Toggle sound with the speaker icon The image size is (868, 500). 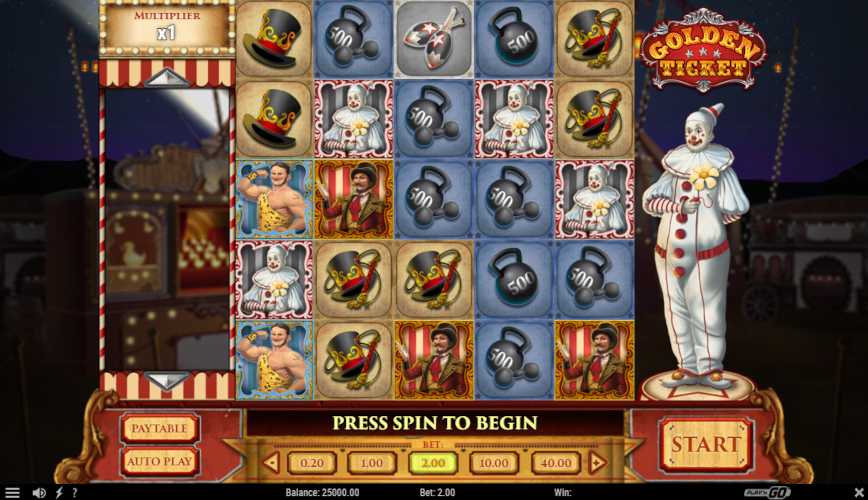tap(39, 492)
